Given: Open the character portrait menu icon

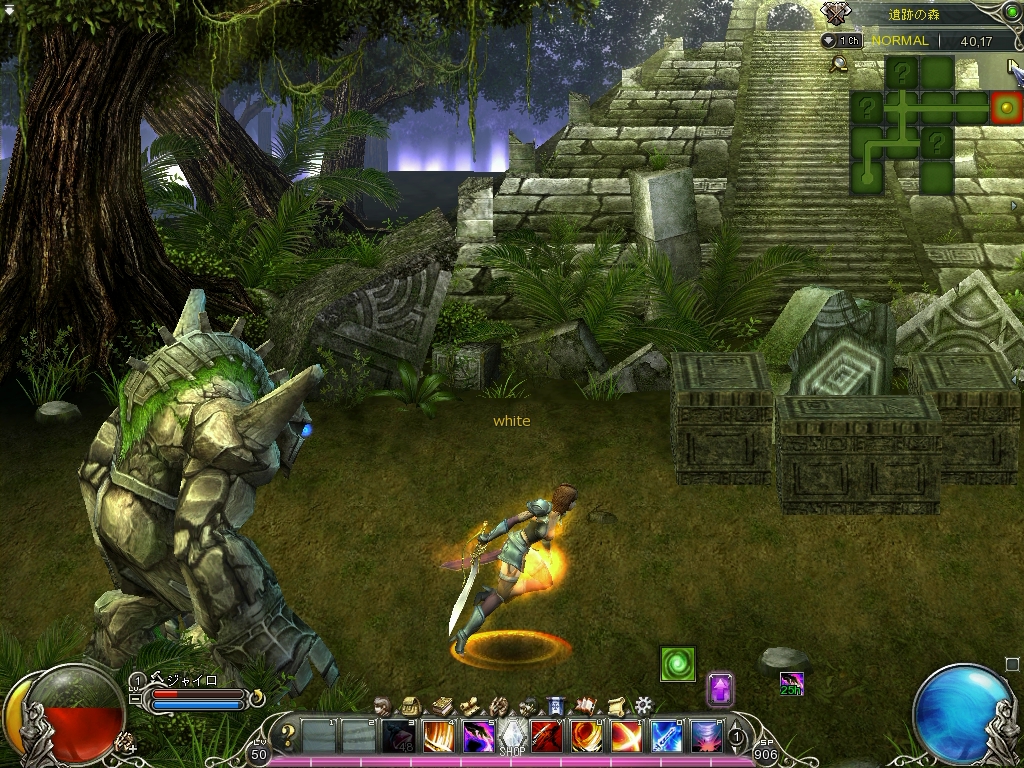Looking at the screenshot, I should tap(383, 706).
